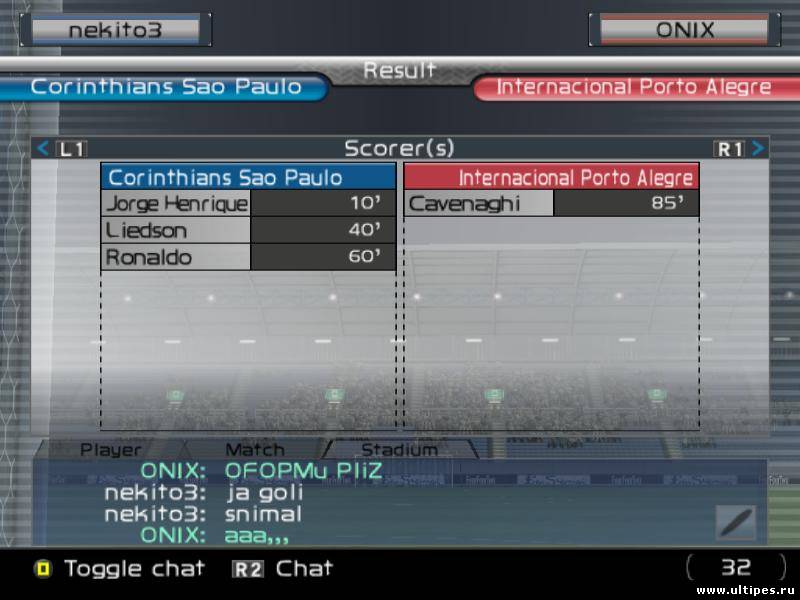Select the ONIX player name box
Viewport: 800px width, 600px height.
[x=685, y=29]
